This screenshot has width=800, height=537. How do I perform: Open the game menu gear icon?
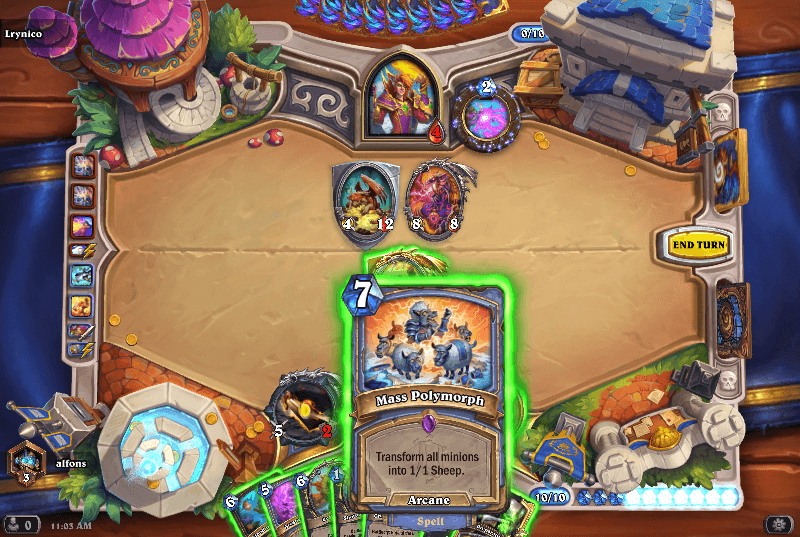(x=779, y=524)
